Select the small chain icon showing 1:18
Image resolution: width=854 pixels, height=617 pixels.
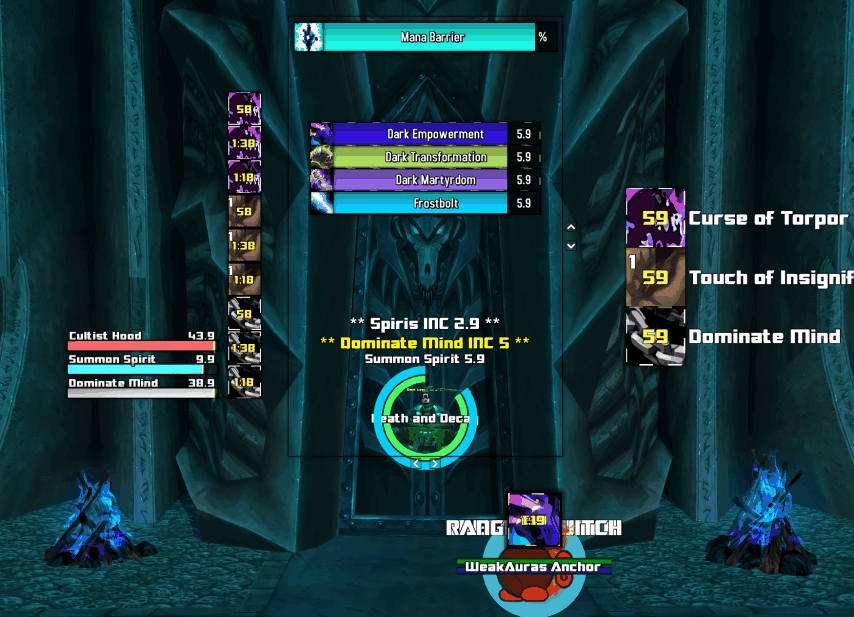pos(244,382)
